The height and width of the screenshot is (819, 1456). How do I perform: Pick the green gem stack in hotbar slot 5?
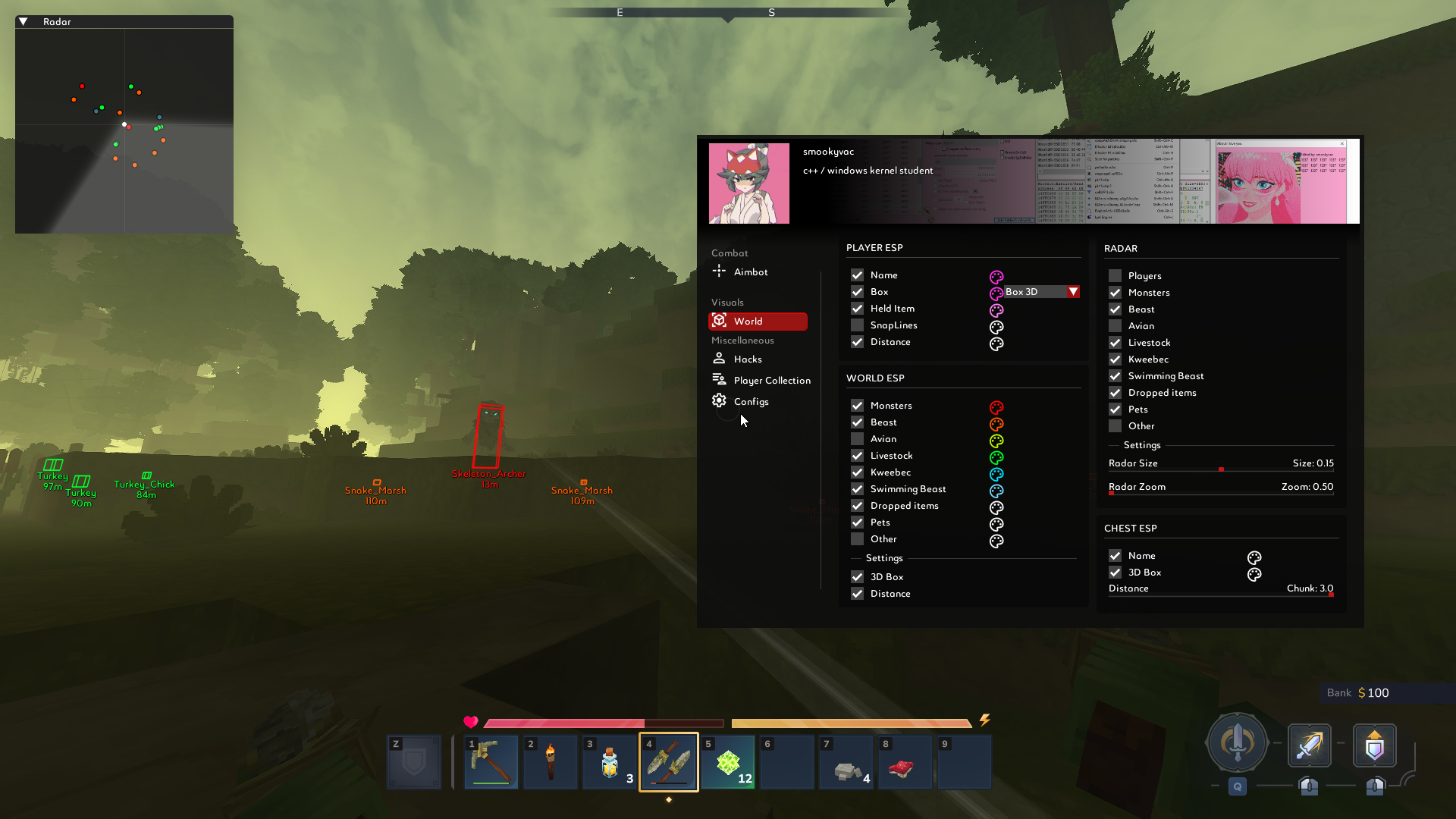pos(728,762)
